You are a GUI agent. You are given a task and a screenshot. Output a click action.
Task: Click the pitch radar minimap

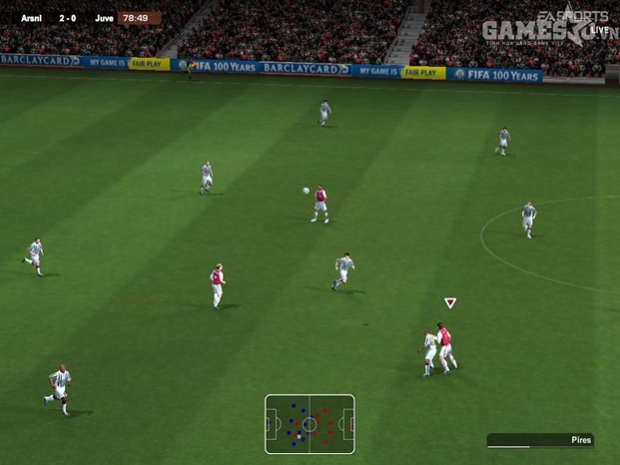(309, 424)
